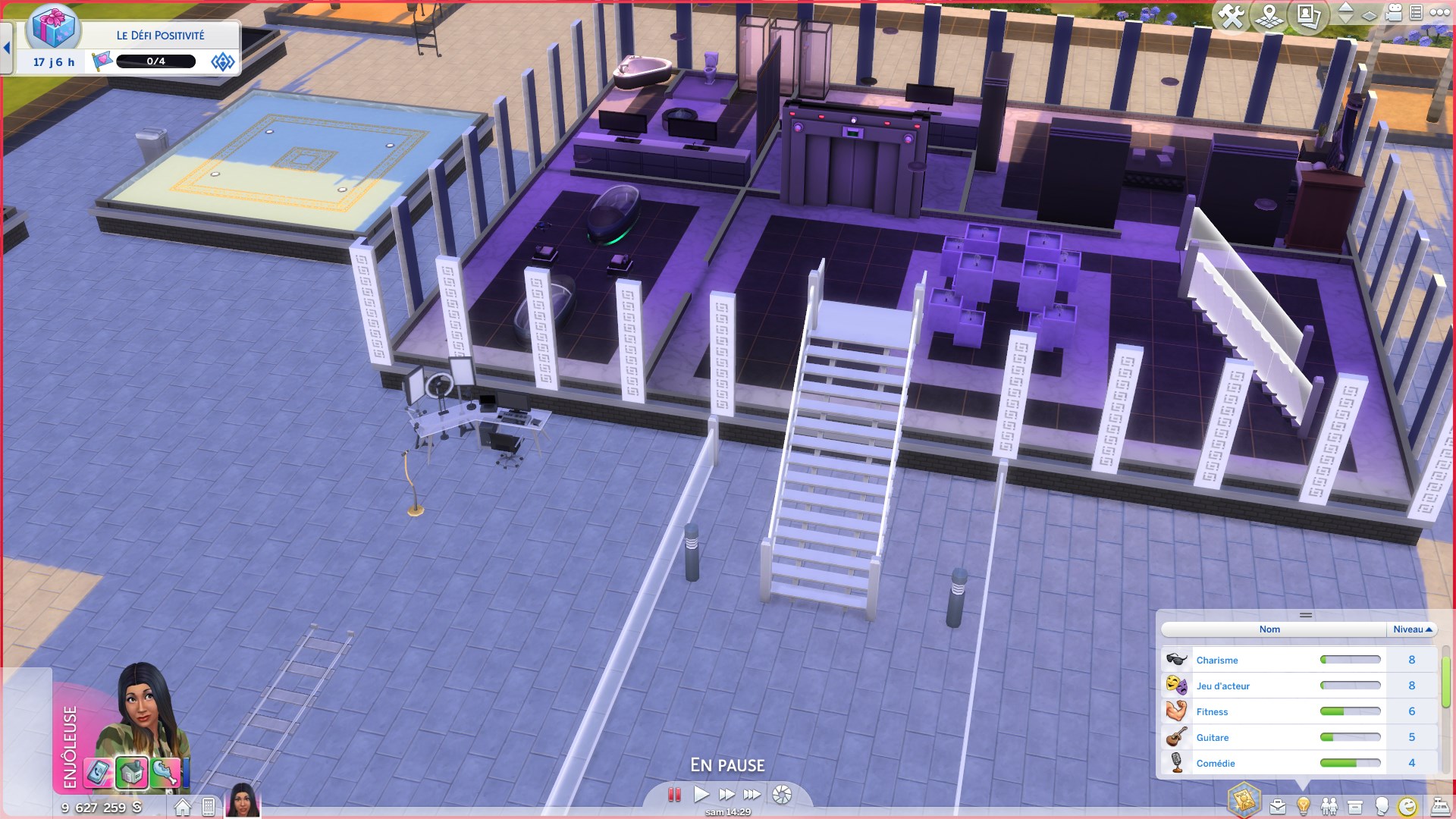1456x819 pixels.
Task: Open the Relationships panel icon
Action: [x=1329, y=805]
